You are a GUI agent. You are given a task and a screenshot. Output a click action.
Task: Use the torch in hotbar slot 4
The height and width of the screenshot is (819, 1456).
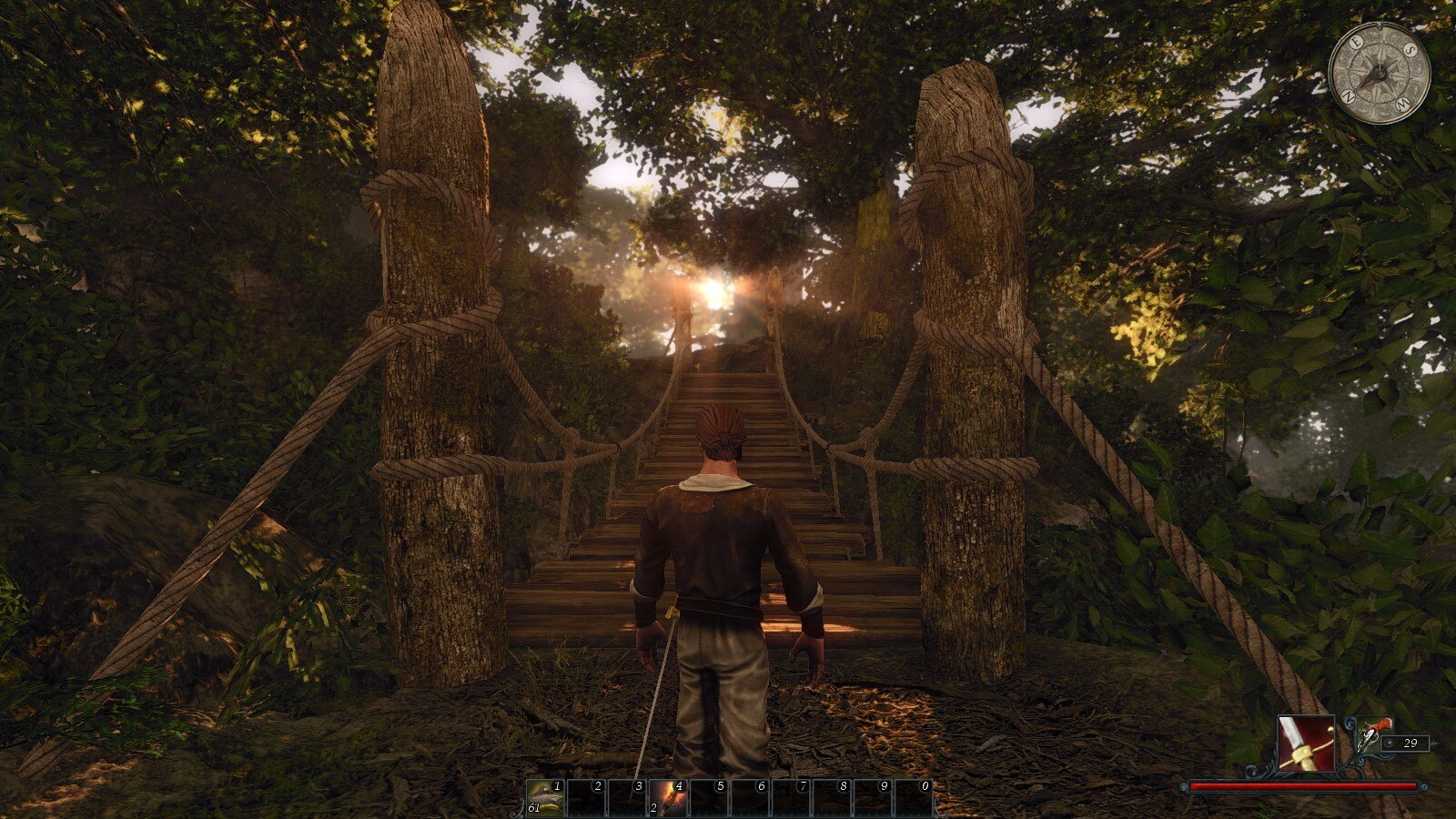(x=668, y=798)
